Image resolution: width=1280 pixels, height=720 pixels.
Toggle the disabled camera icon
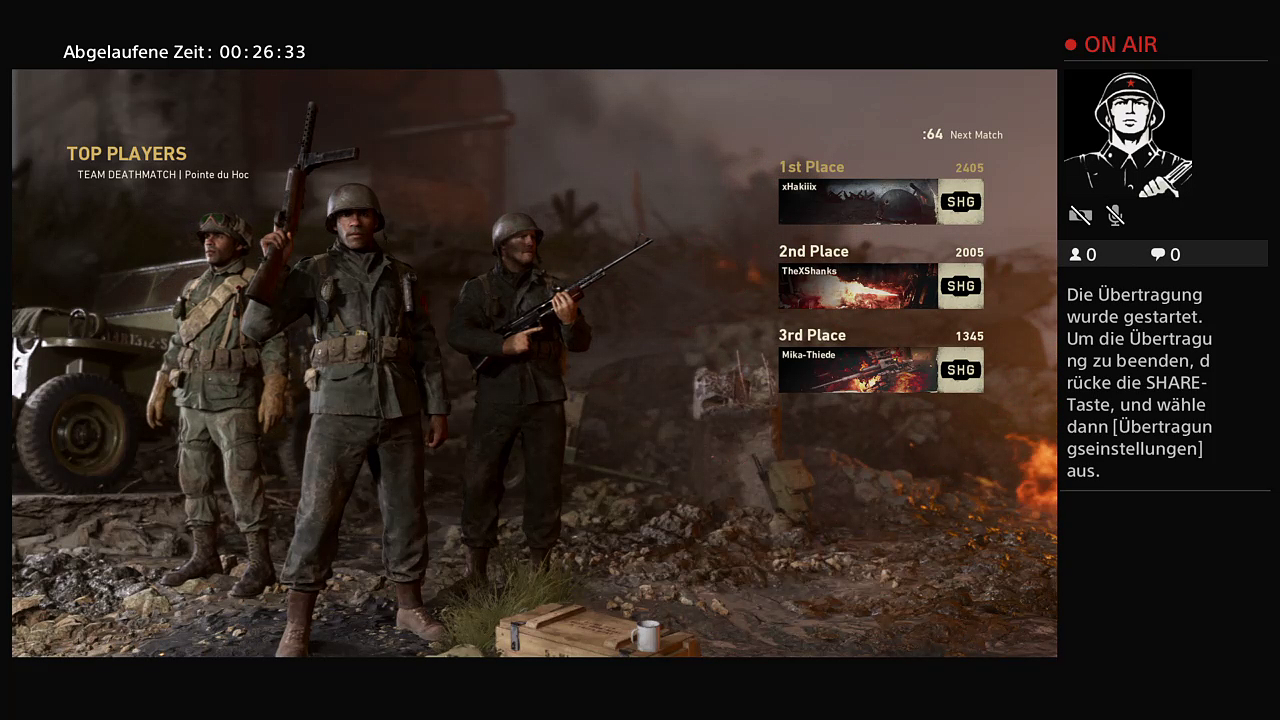point(1080,215)
